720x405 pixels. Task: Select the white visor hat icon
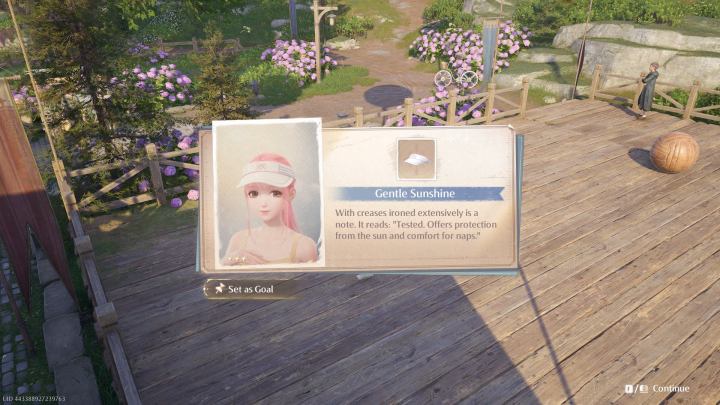tap(416, 159)
